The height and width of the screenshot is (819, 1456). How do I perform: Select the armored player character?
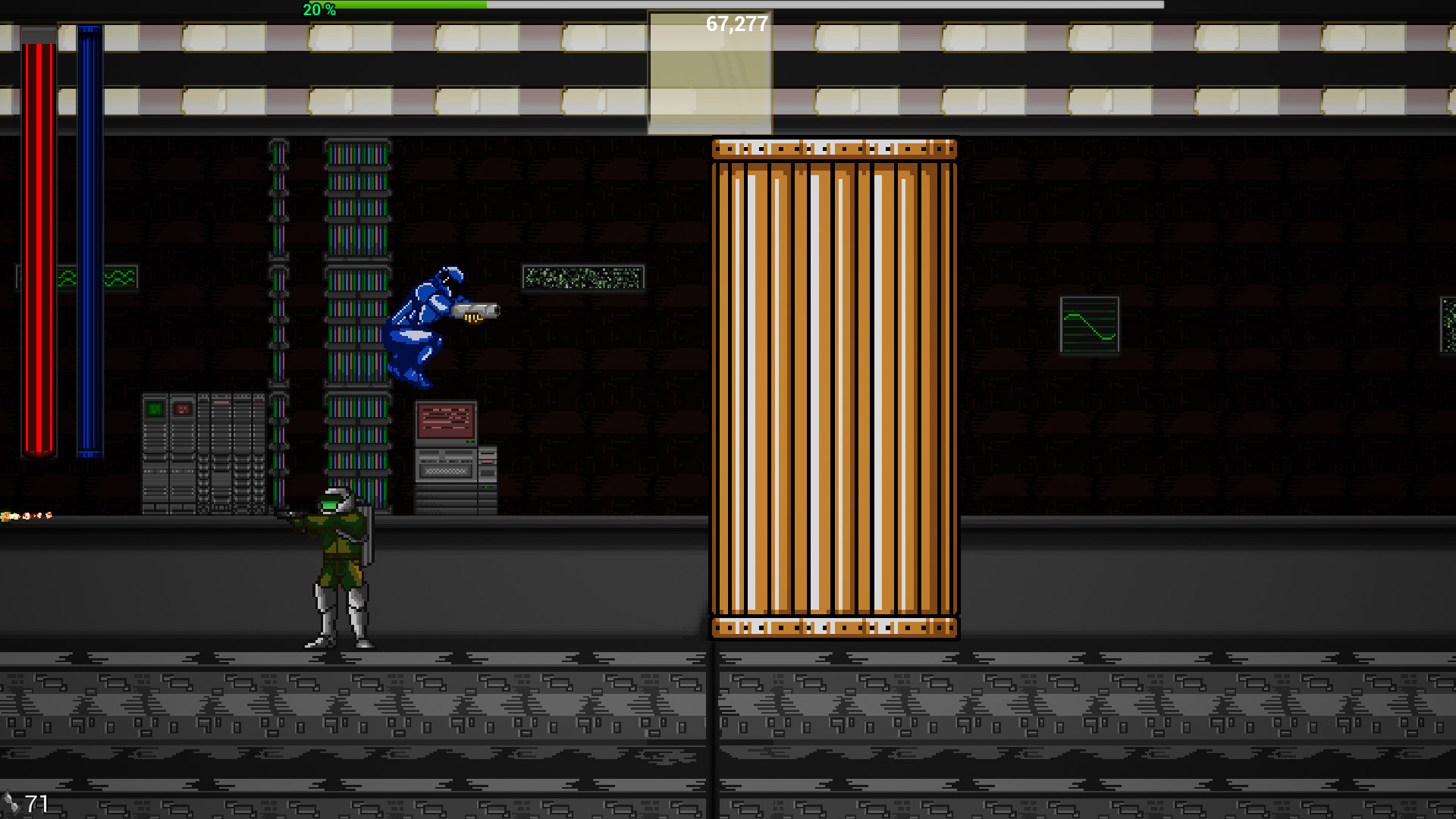(337, 569)
